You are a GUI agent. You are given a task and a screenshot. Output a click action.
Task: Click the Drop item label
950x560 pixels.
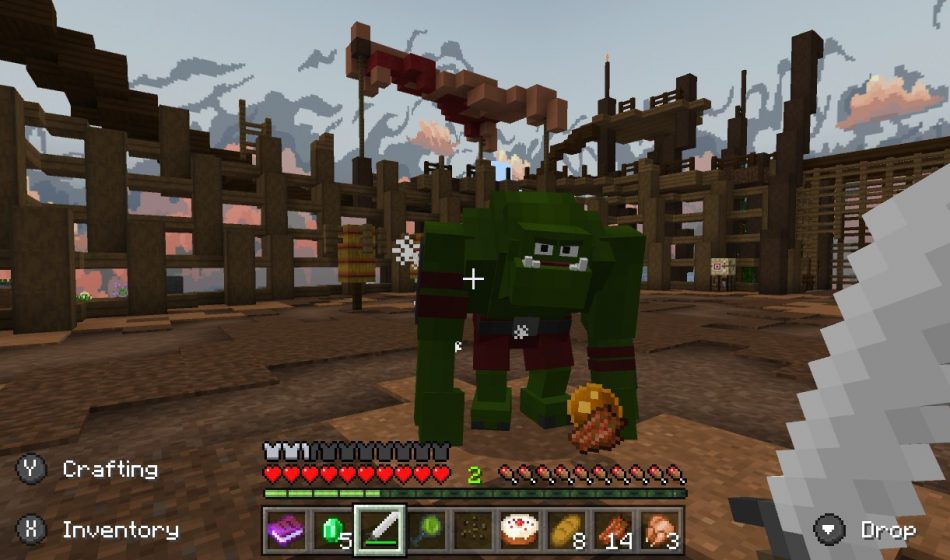point(887,529)
